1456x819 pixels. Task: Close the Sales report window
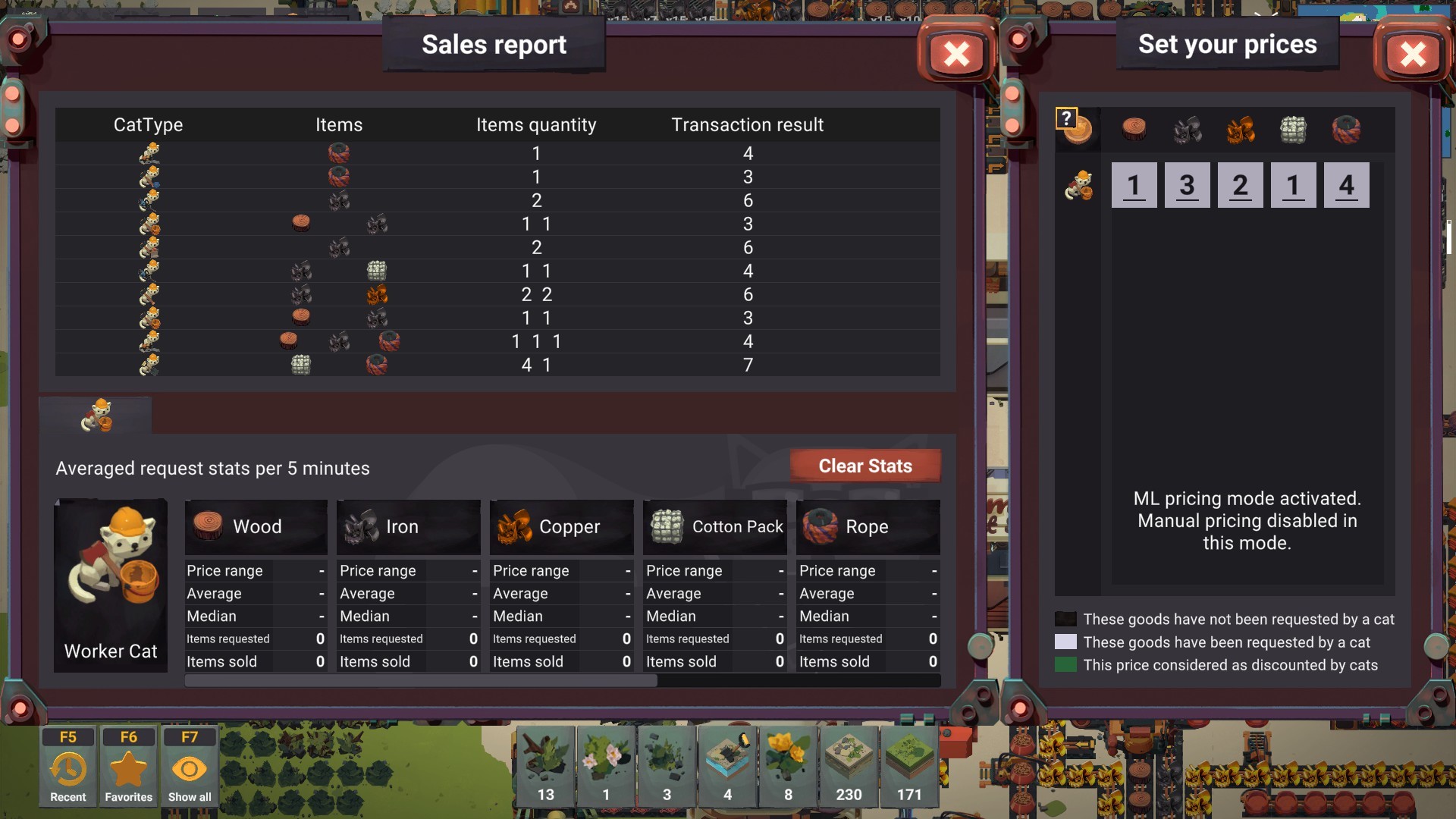coord(957,54)
